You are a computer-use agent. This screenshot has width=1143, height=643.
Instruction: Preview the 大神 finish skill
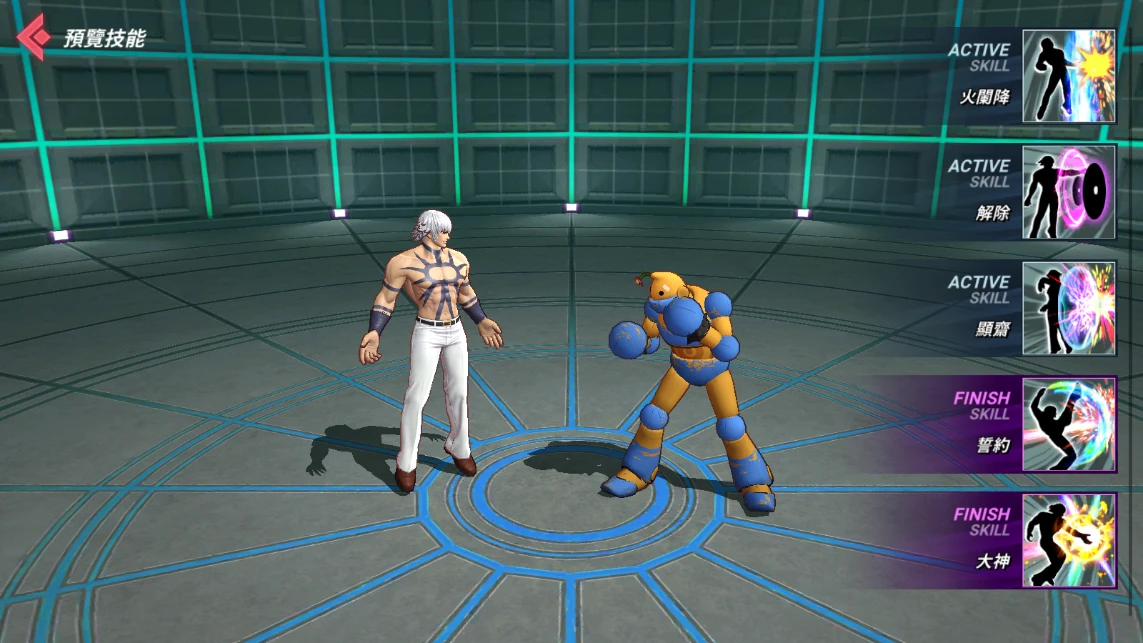coord(1068,540)
